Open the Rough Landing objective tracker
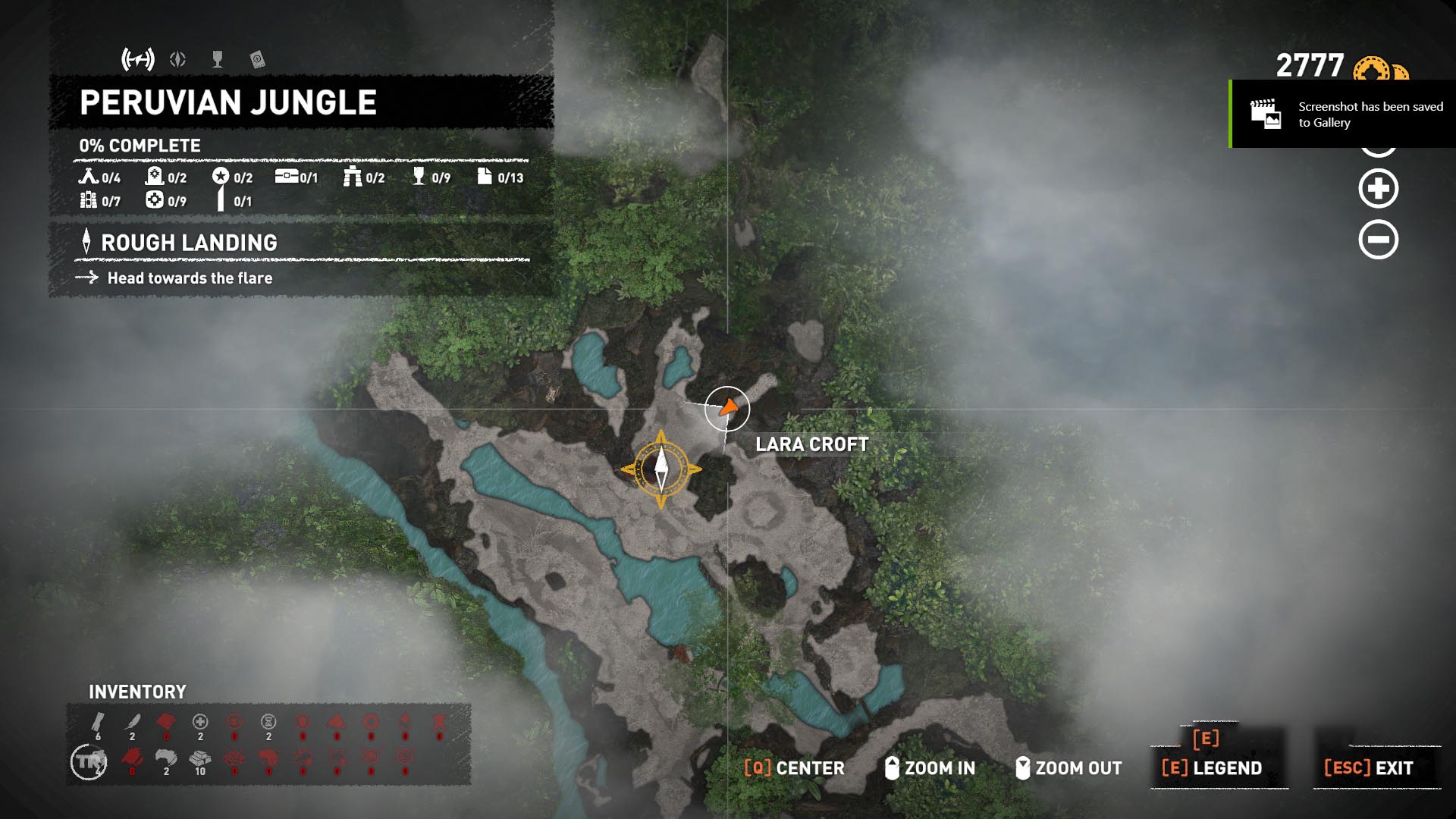Image resolution: width=1456 pixels, height=819 pixels. 189,243
